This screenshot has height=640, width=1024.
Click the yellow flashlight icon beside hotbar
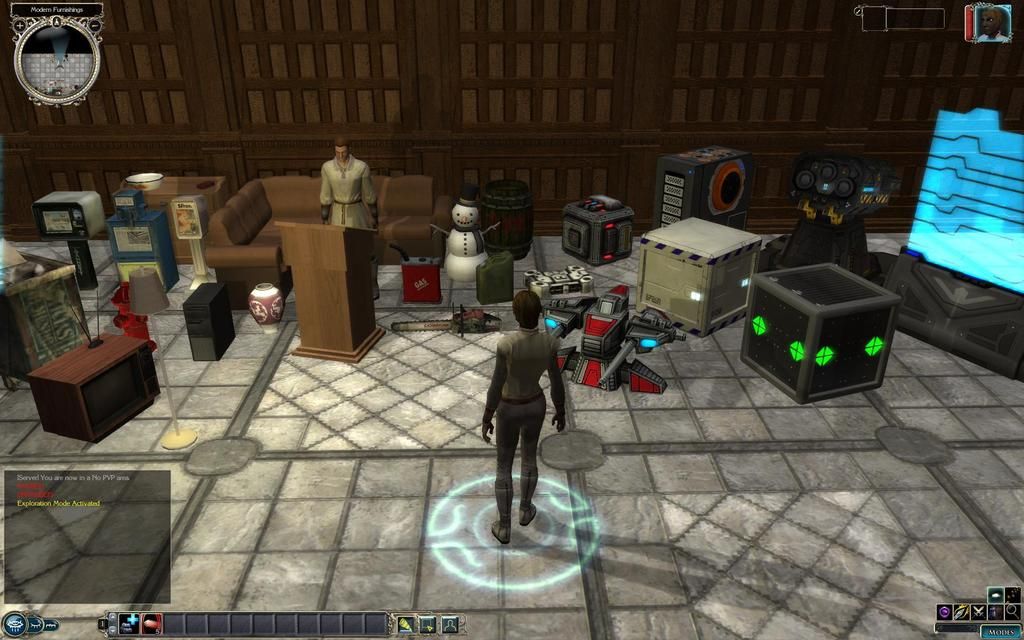pos(407,624)
